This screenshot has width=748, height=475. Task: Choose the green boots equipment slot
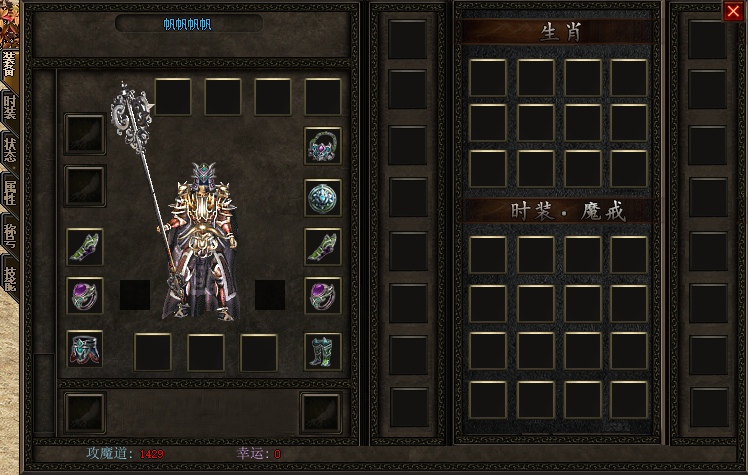point(323,351)
